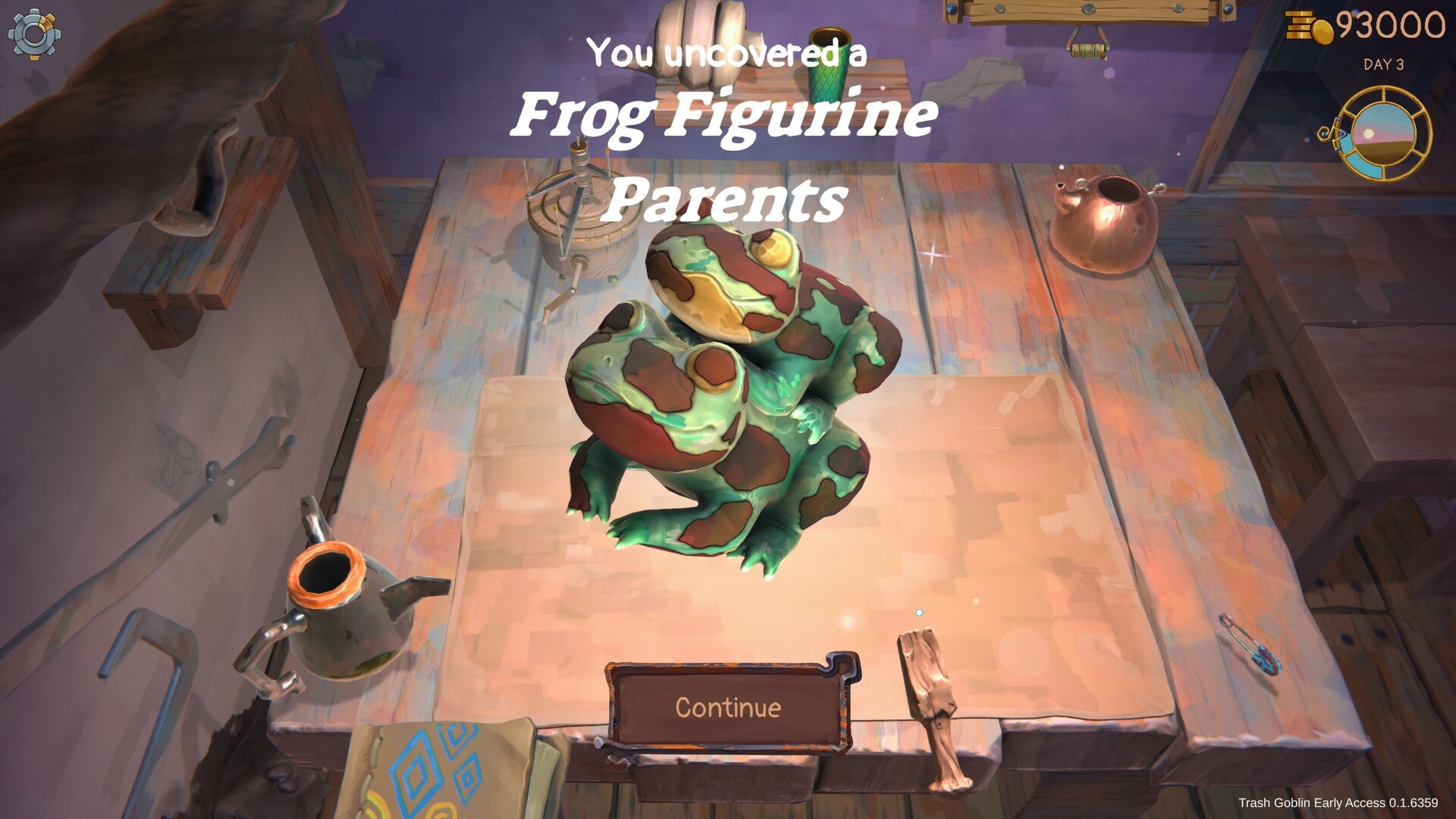This screenshot has height=819, width=1456.
Task: Click the 'You uncovered a' heading
Action: (x=726, y=53)
